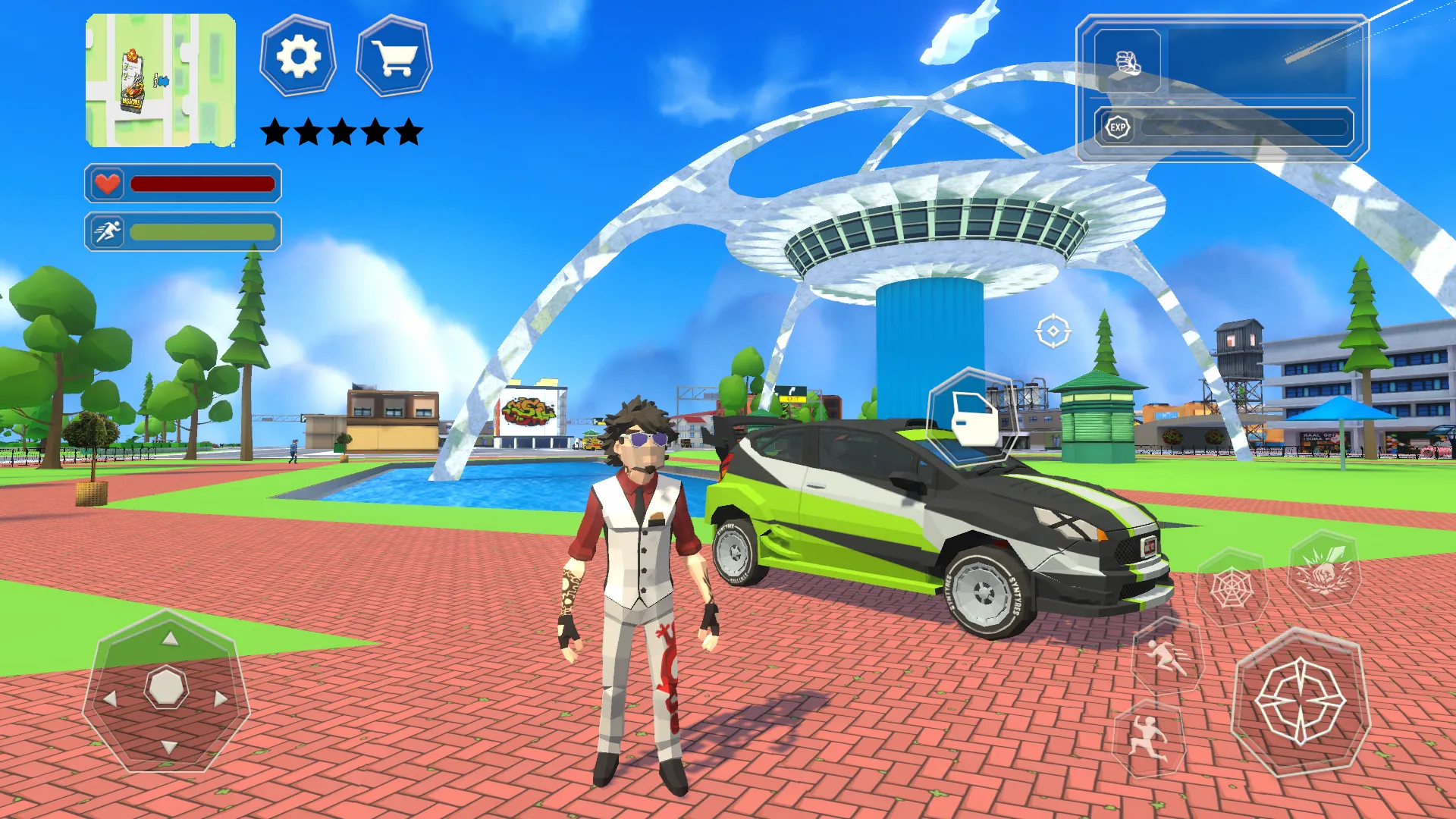Tap the five-star wanted rating
This screenshot has width=1456, height=819.
click(x=340, y=130)
